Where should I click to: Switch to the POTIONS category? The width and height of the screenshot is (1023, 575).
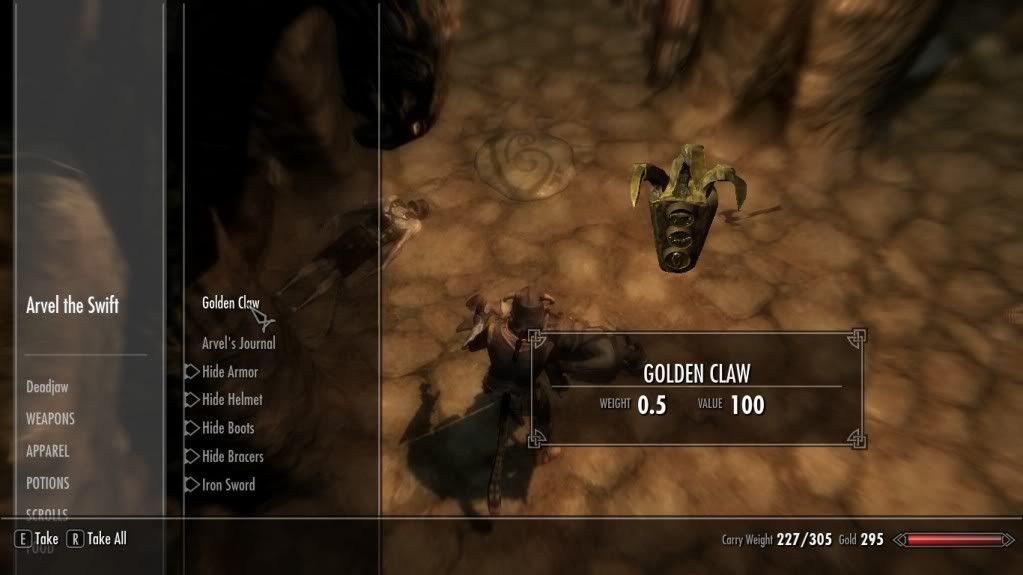(x=48, y=483)
